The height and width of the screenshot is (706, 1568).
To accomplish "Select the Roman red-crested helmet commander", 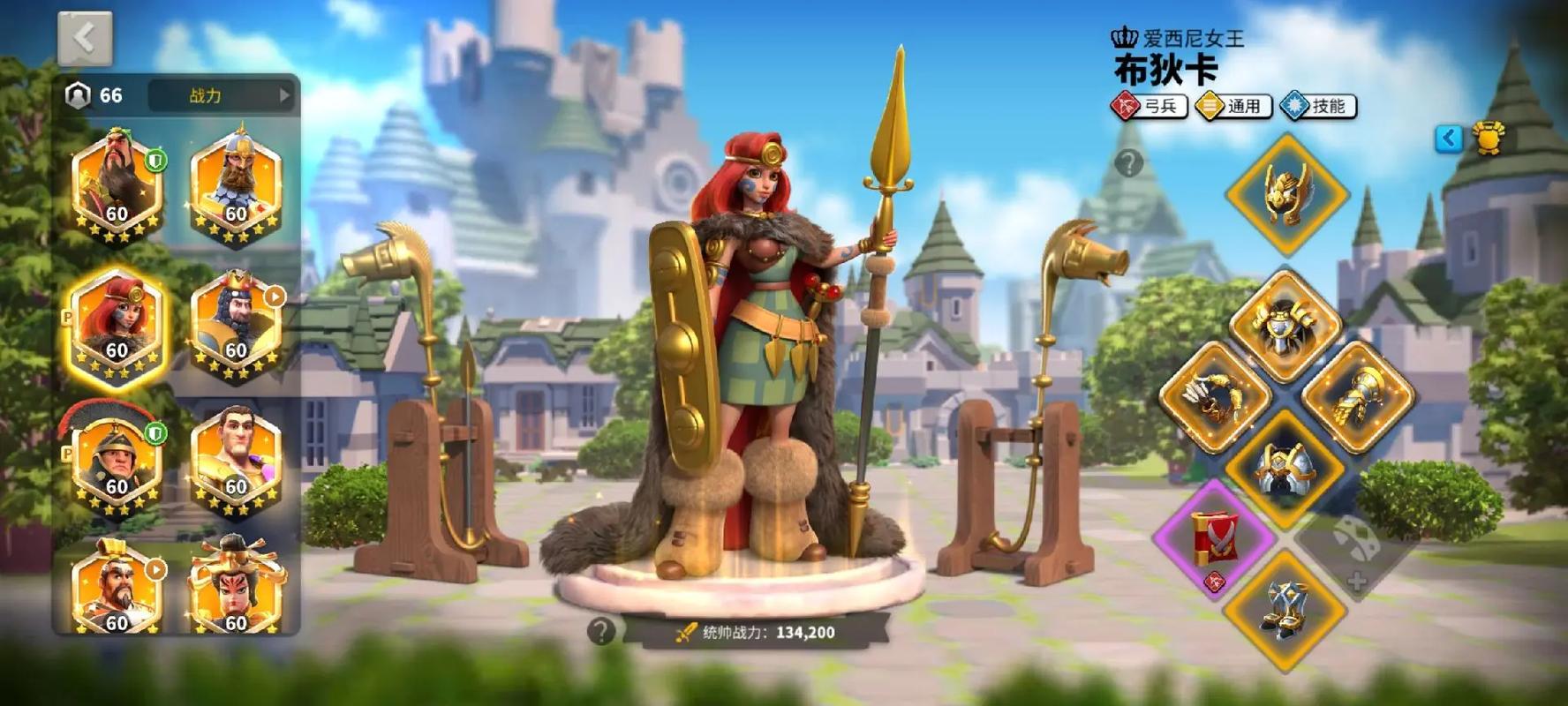I will pos(117,461).
